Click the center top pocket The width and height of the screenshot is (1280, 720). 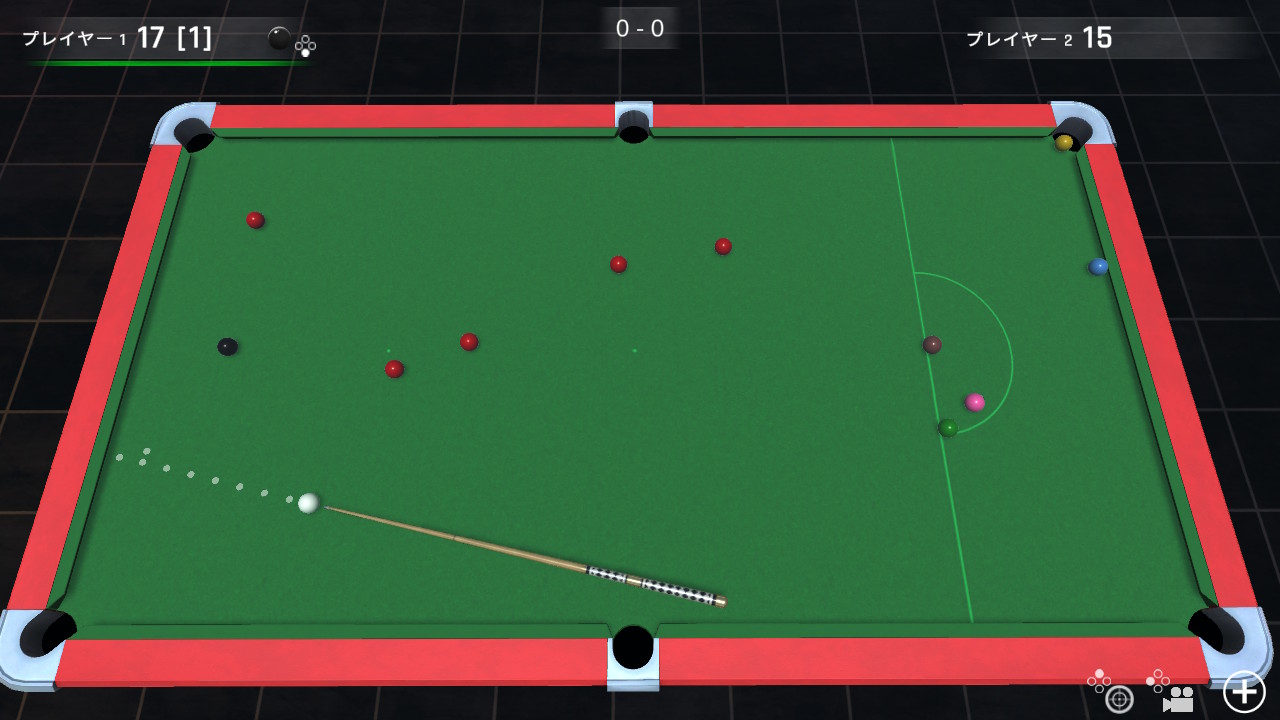coord(633,124)
